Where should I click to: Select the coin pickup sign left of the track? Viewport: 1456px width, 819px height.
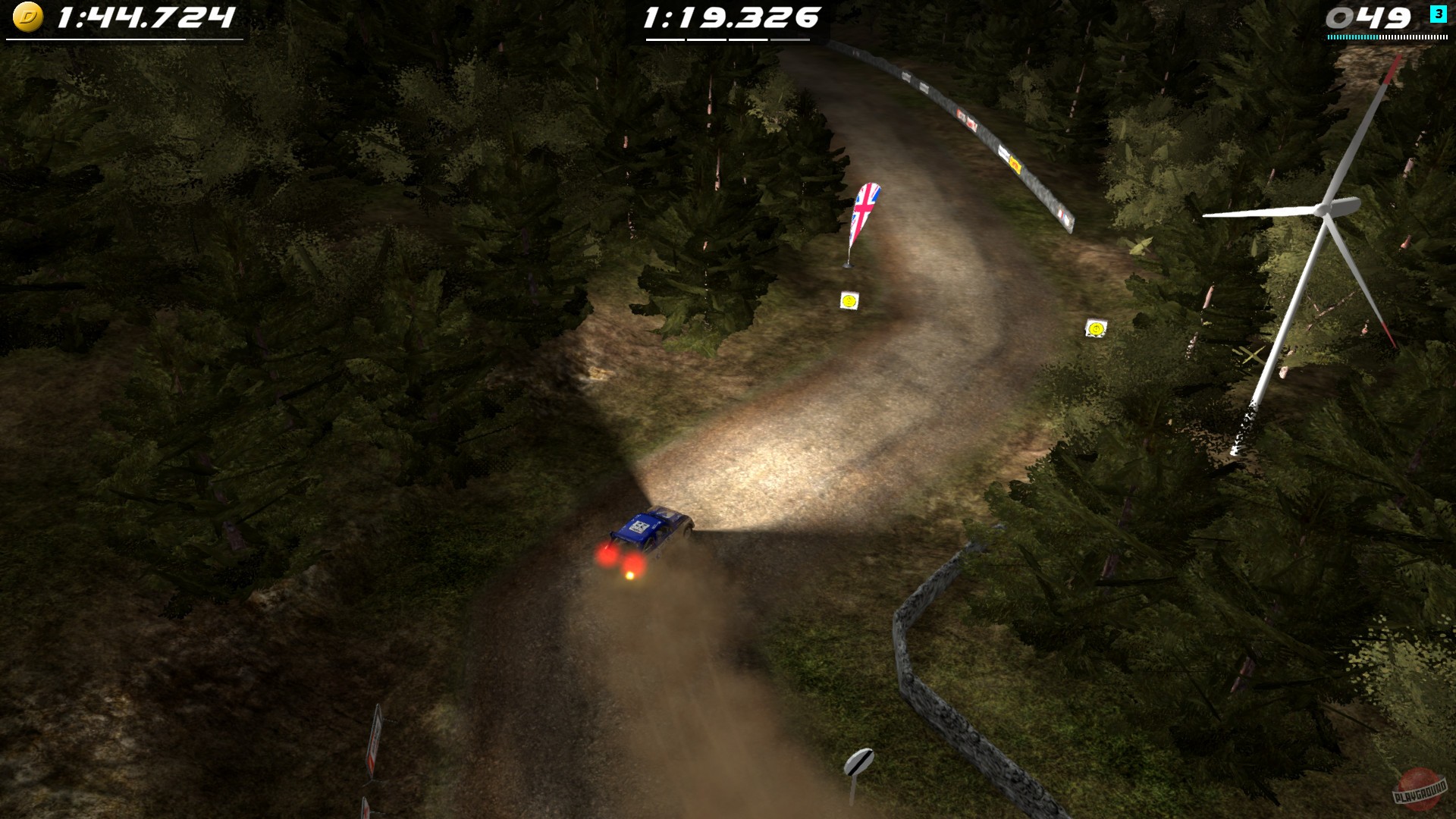[849, 302]
